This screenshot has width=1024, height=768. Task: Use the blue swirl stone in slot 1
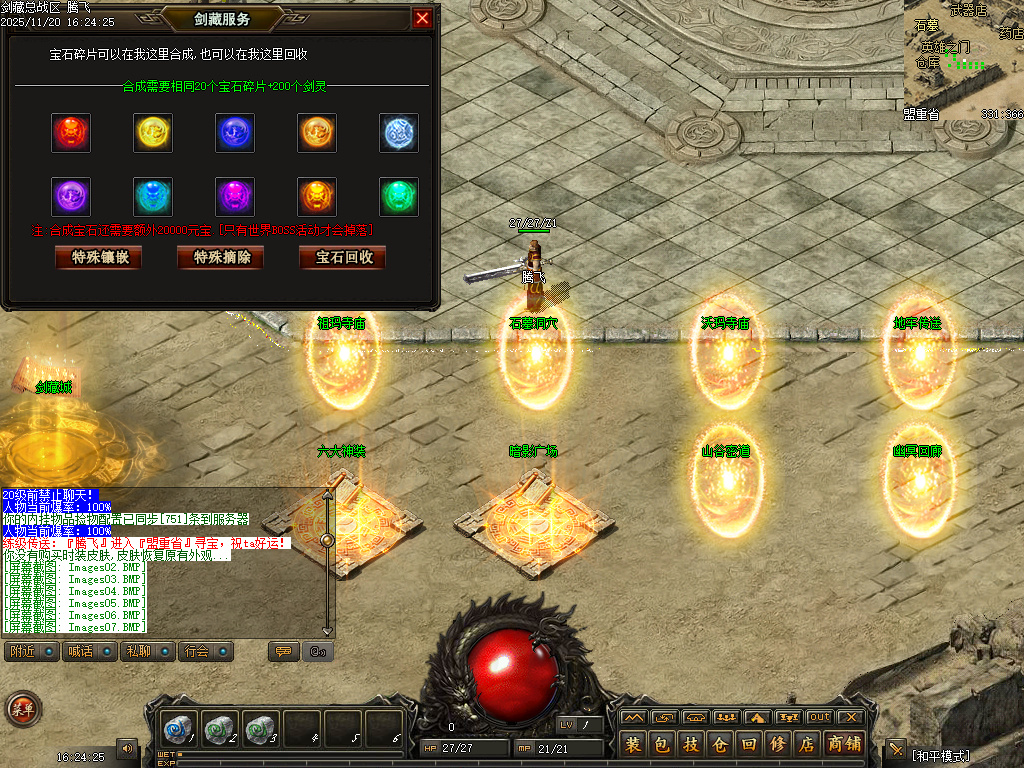tap(179, 727)
